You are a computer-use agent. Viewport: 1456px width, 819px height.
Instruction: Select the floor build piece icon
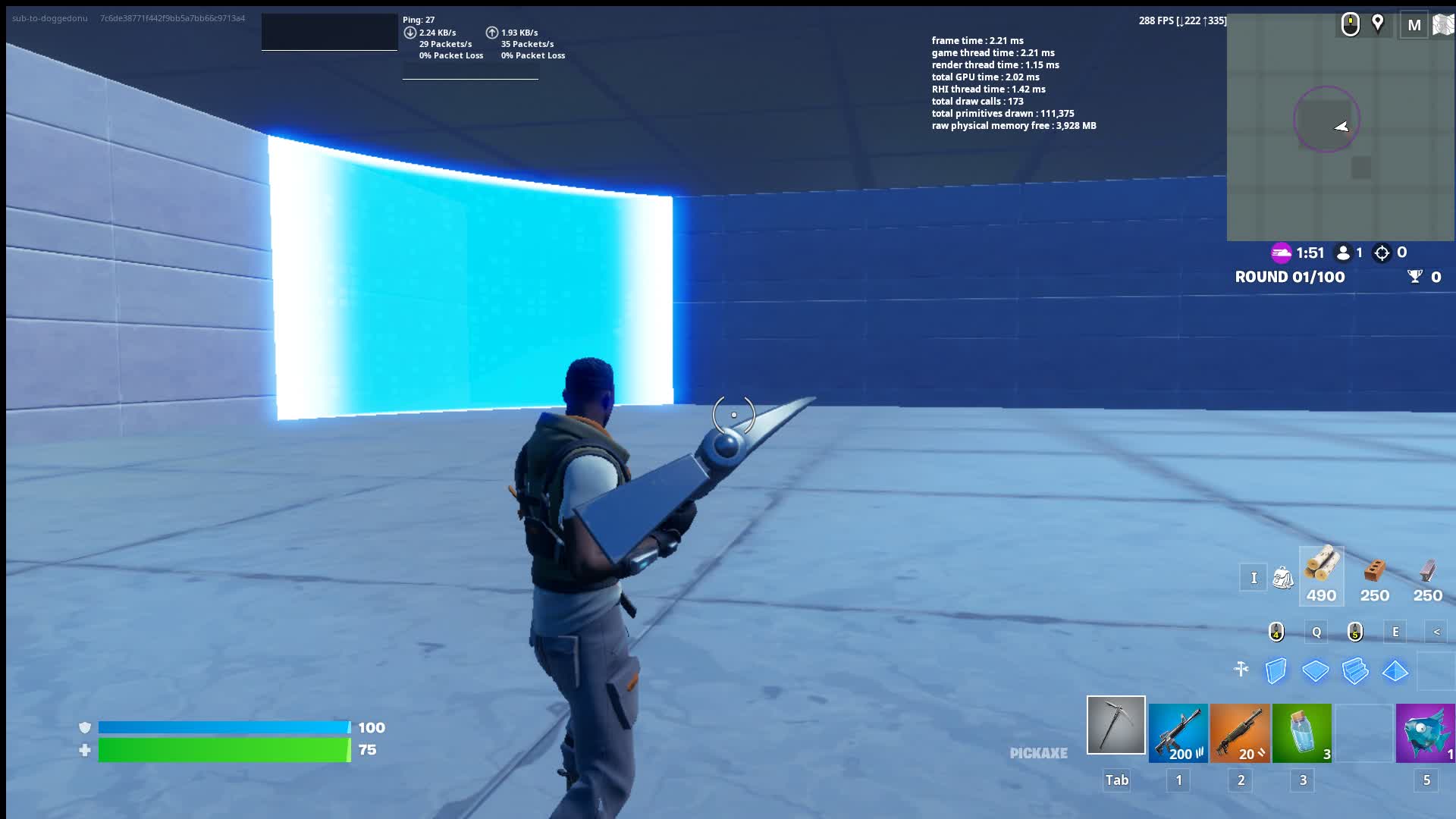click(1316, 670)
